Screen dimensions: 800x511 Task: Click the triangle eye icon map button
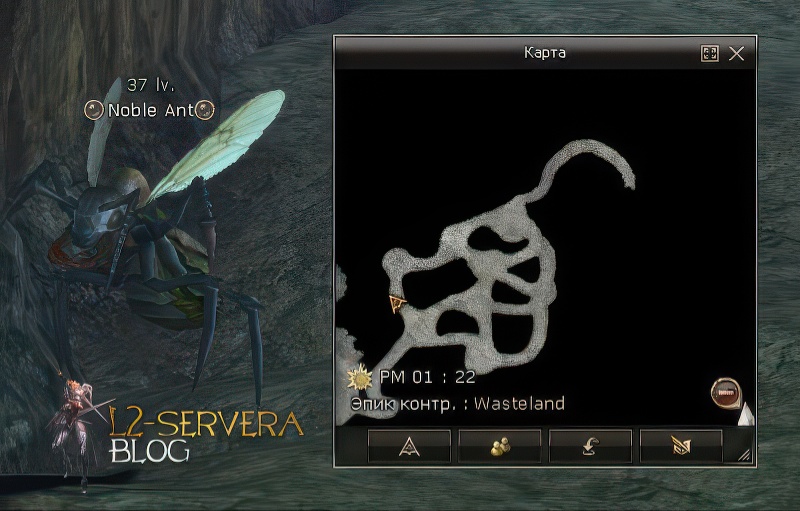[409, 446]
